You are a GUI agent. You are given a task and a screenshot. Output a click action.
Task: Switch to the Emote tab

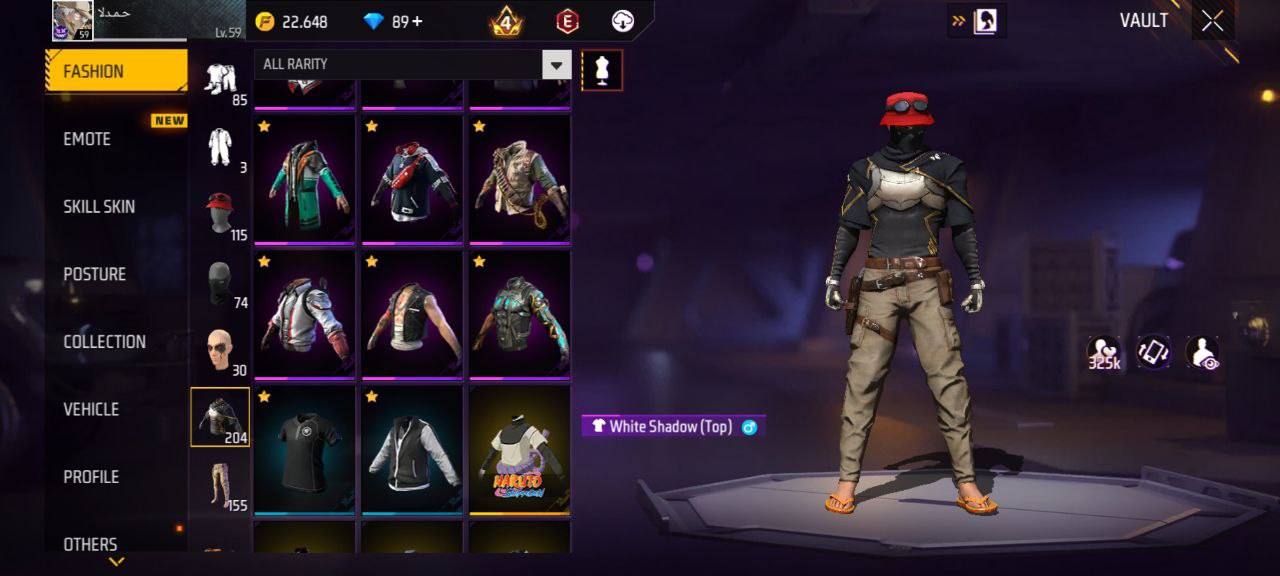(x=87, y=139)
